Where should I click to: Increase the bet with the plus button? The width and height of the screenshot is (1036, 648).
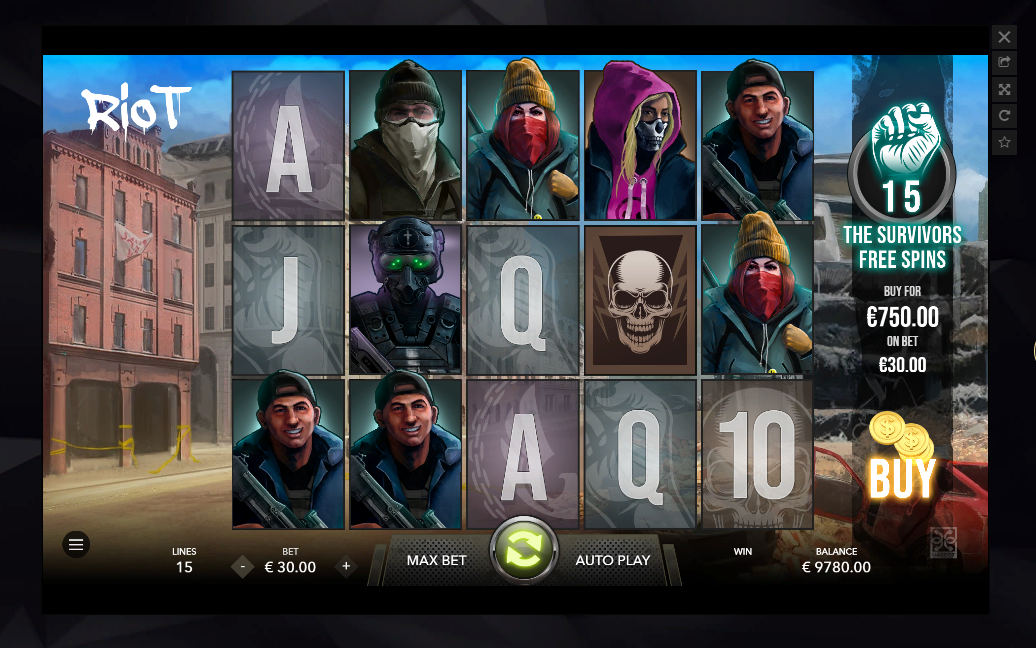(x=346, y=567)
